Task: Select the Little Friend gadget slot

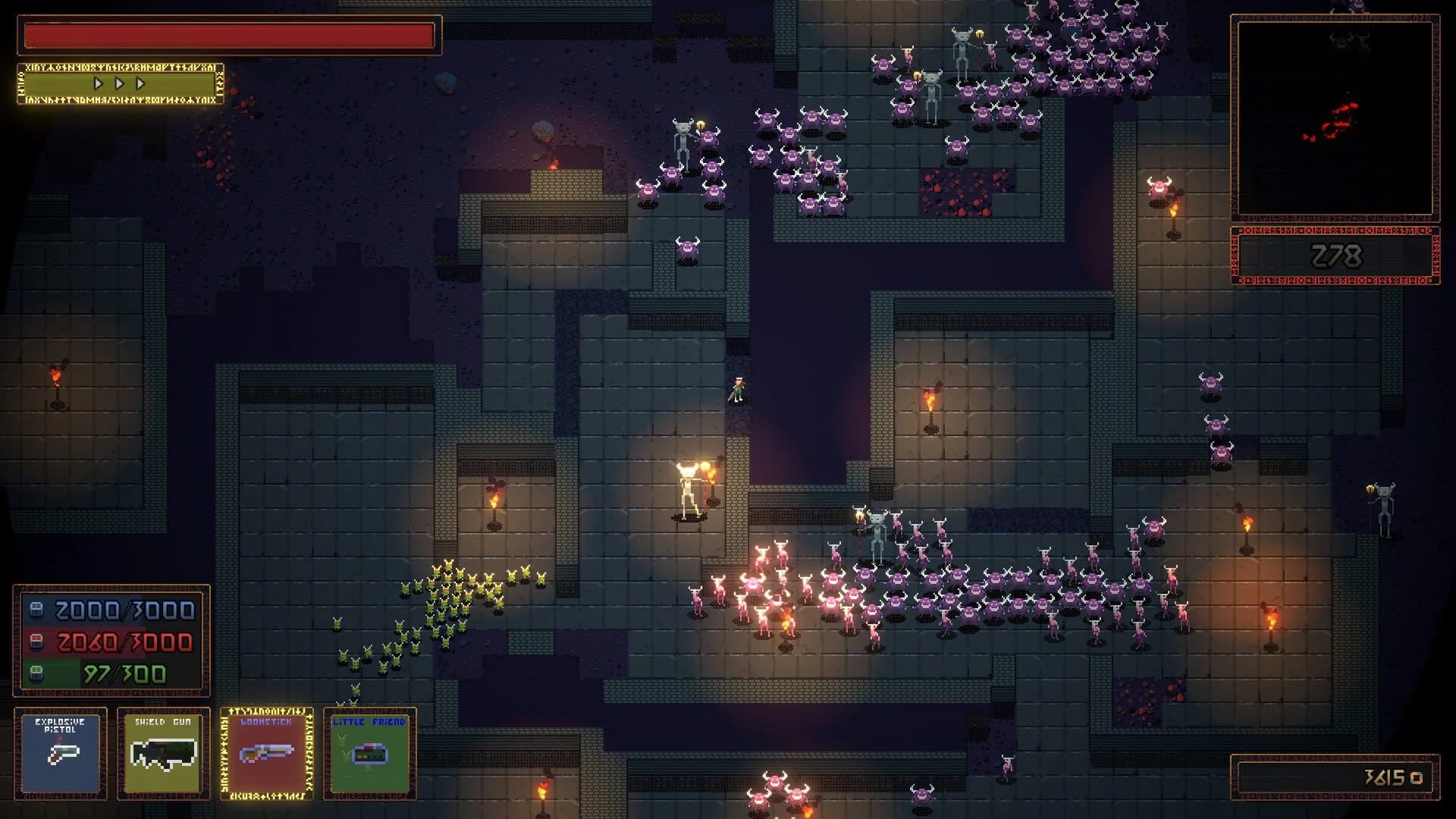Action: click(x=369, y=752)
